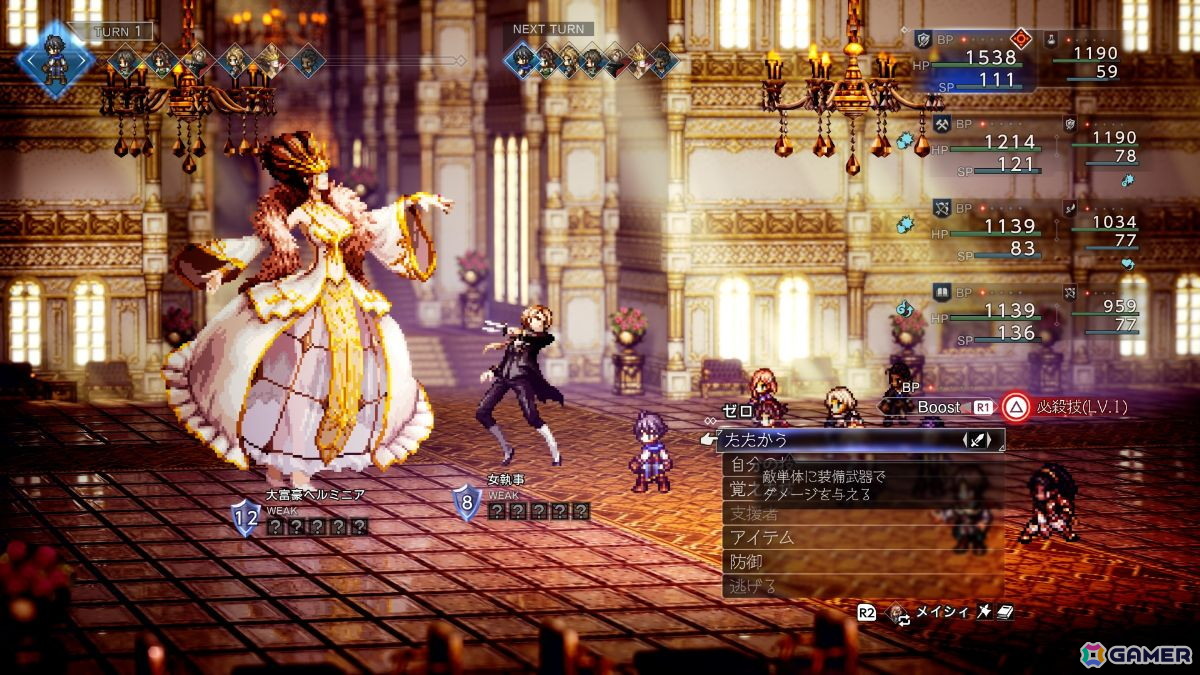Select the large active-turn character portrait
Viewport: 1200px width, 675px height.
(x=55, y=57)
